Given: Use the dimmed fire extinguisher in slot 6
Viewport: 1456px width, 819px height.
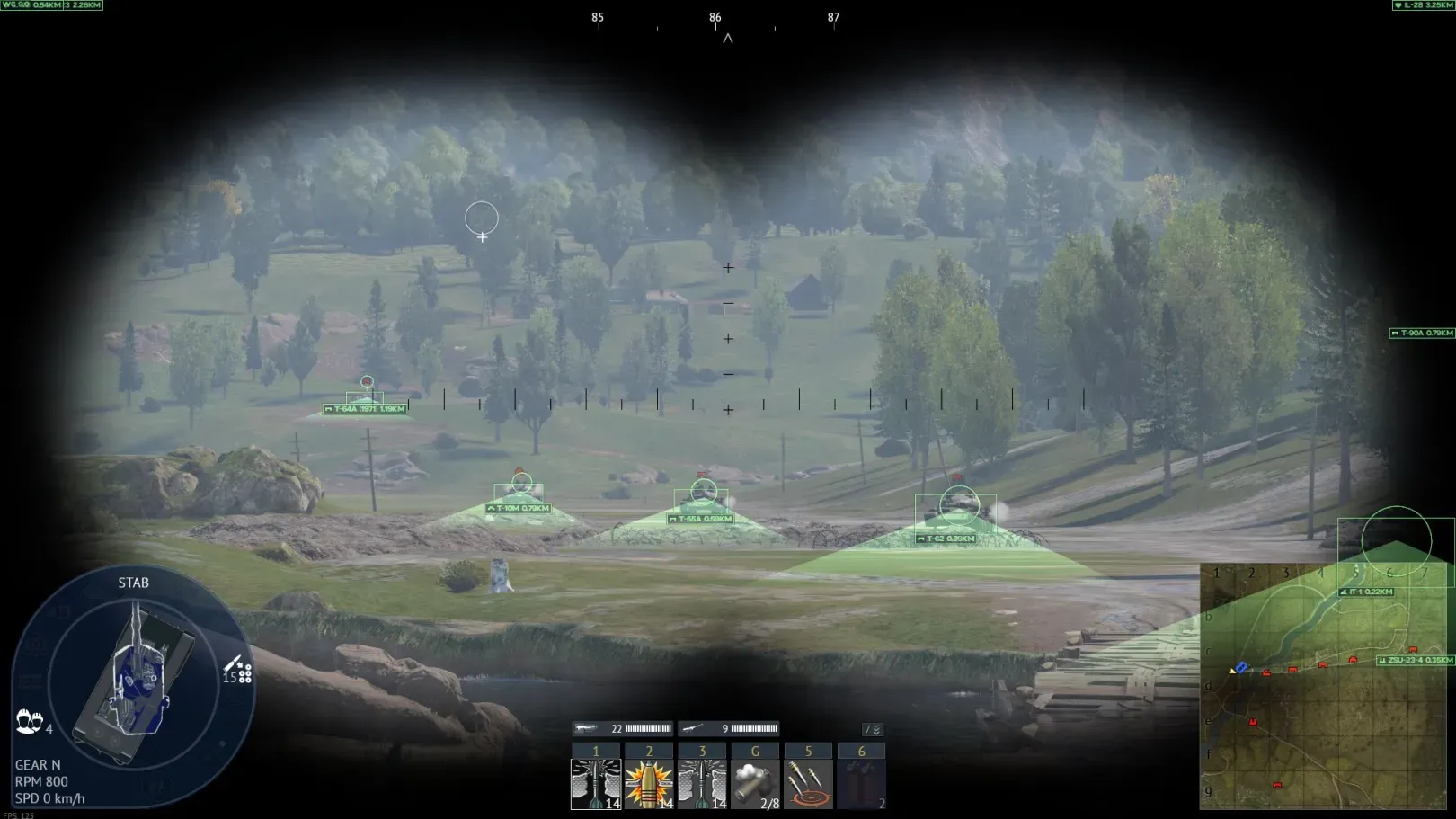Looking at the screenshot, I should click(x=861, y=783).
